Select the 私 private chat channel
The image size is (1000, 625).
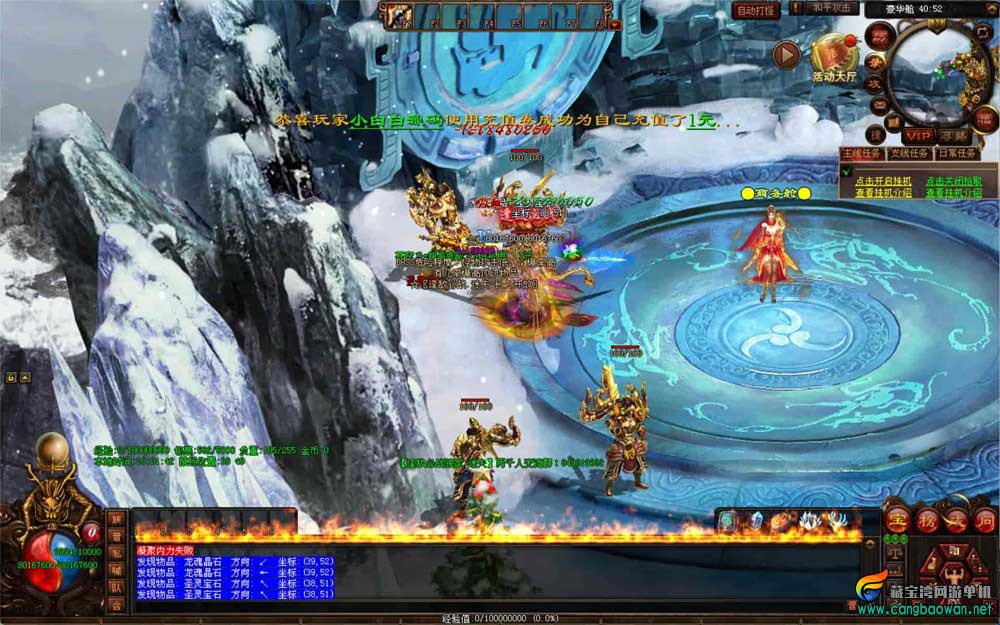coord(117,553)
